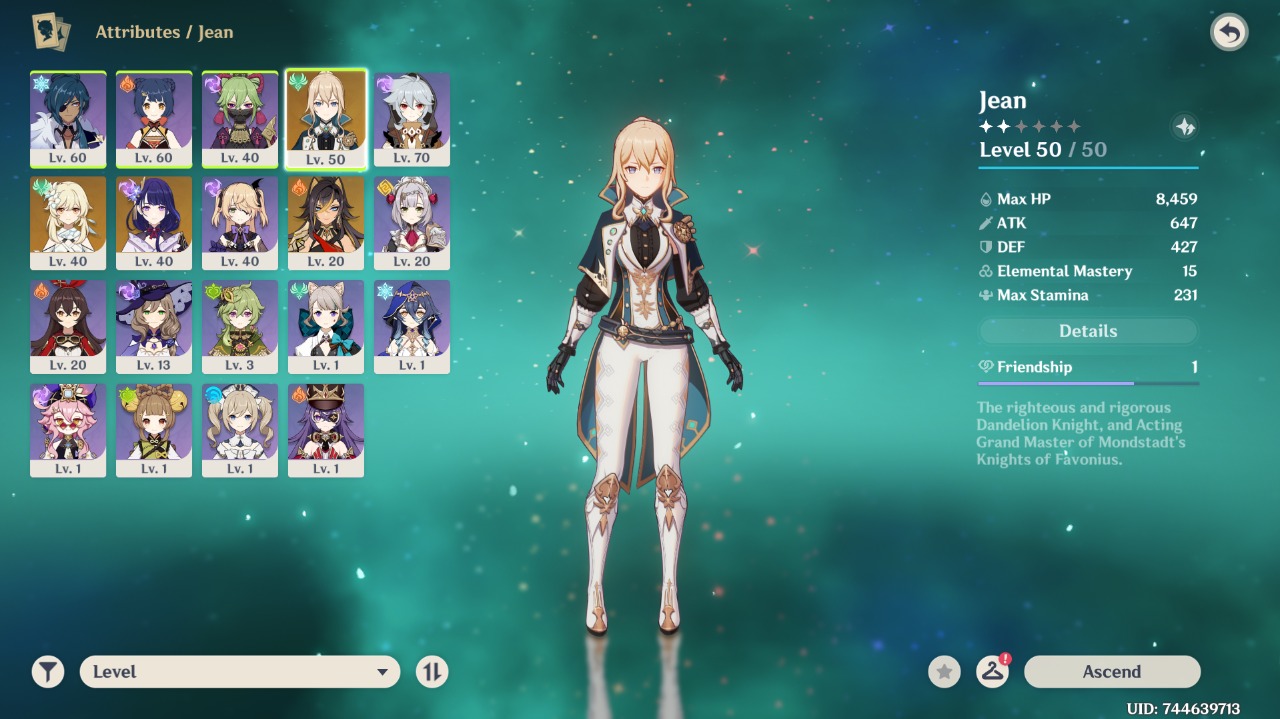This screenshot has width=1280, height=719.
Task: Pick Dori with pink hair
Action: pyautogui.click(x=68, y=430)
